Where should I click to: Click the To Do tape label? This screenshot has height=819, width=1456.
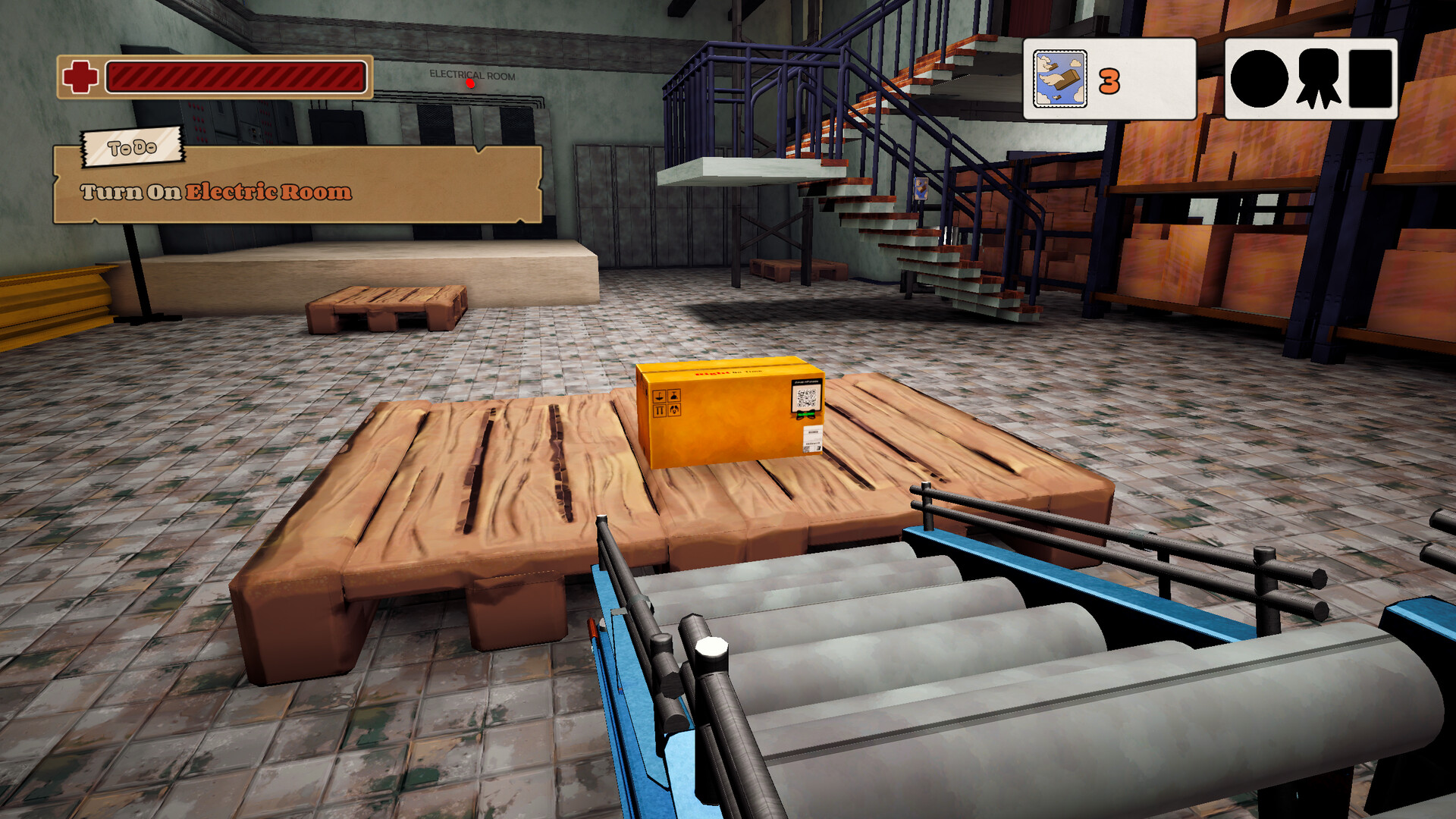[132, 149]
